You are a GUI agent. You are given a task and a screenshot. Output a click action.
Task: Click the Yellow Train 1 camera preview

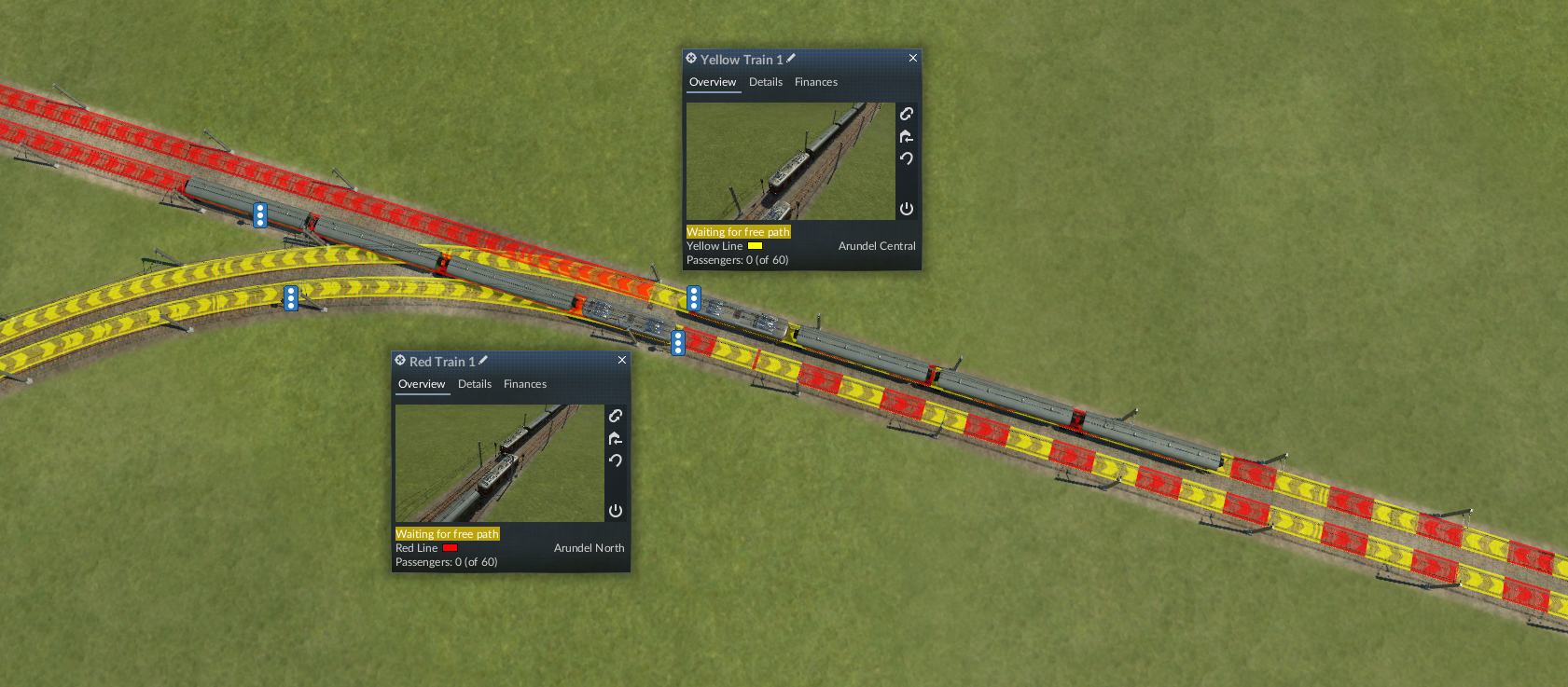click(x=790, y=161)
